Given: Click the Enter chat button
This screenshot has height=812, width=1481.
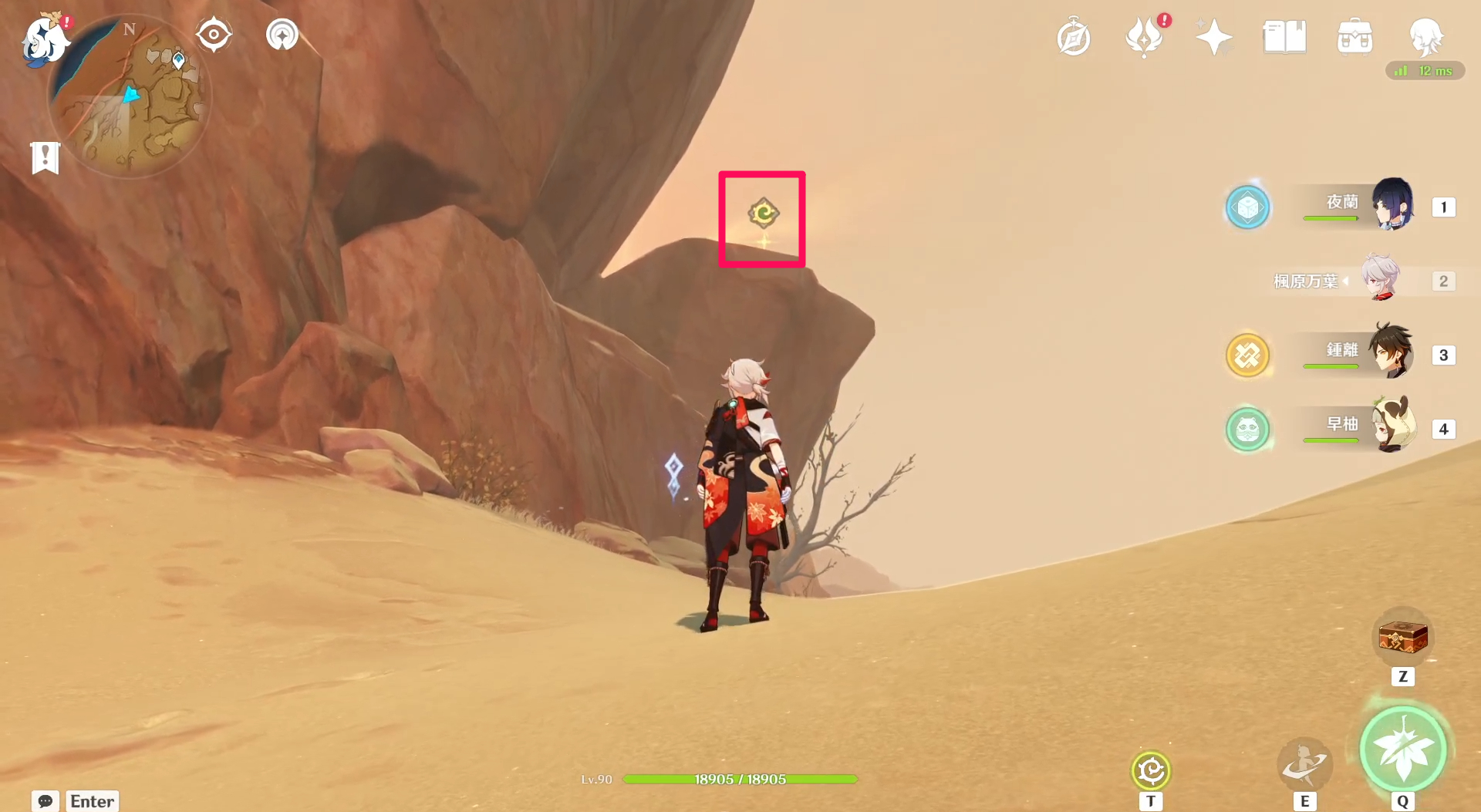Looking at the screenshot, I should [x=91, y=801].
